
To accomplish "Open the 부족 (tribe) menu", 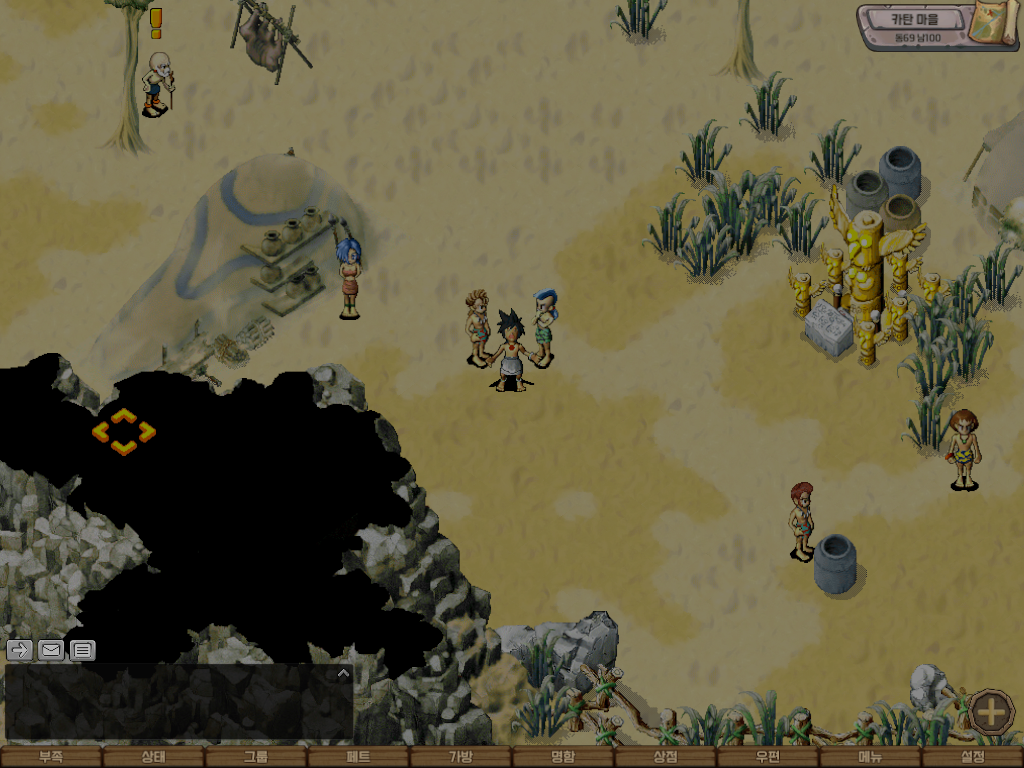I will coord(51,757).
